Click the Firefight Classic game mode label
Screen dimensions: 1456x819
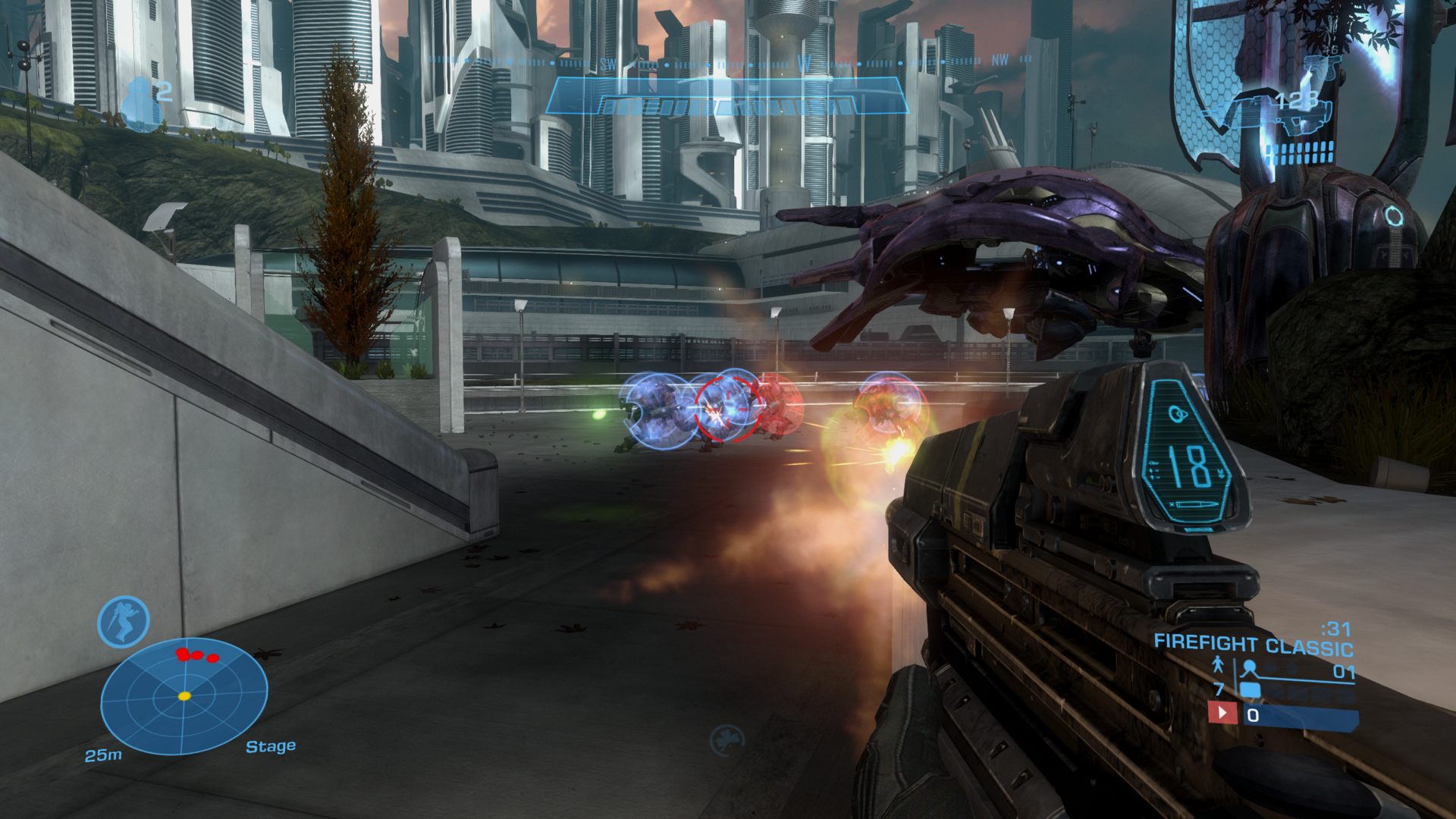1253,645
